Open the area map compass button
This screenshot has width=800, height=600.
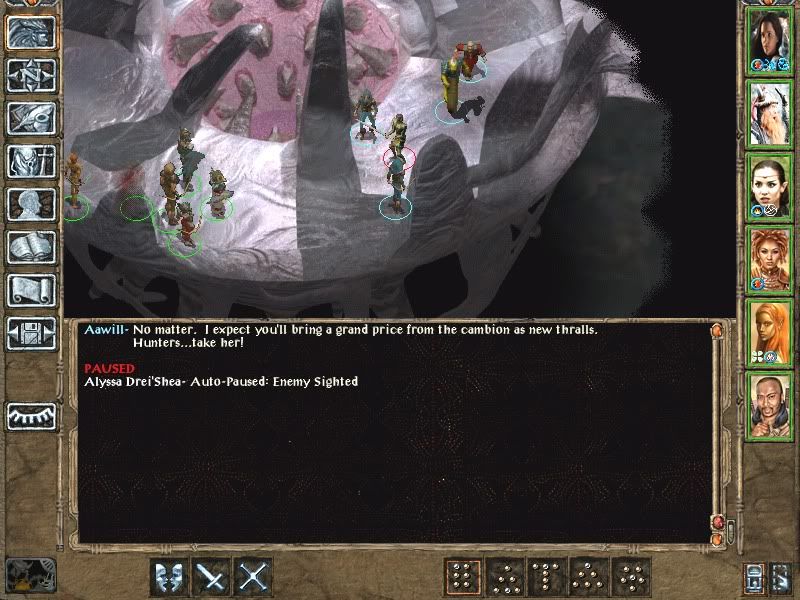tap(30, 75)
